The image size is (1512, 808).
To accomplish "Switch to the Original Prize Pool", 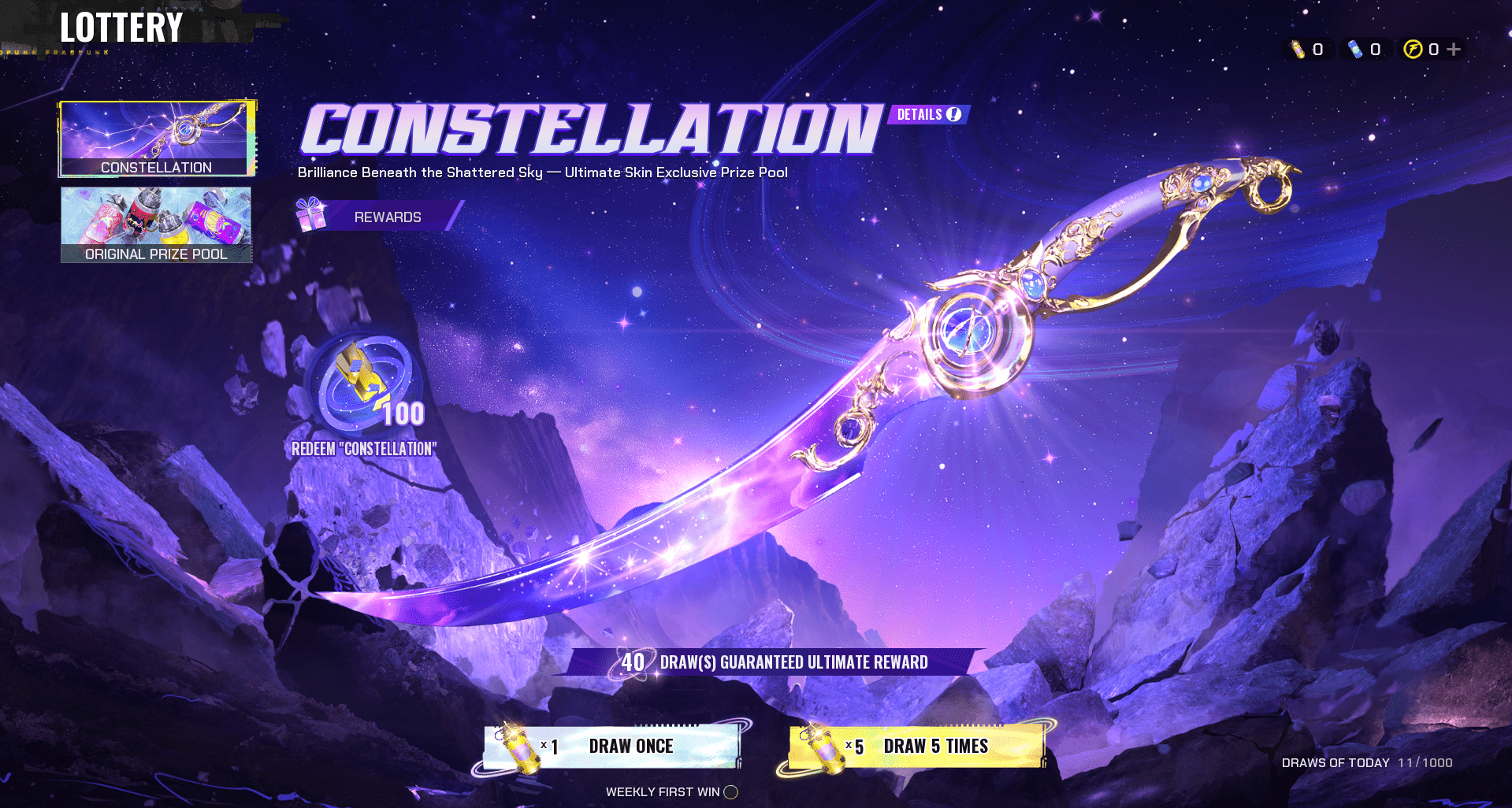I will (156, 224).
